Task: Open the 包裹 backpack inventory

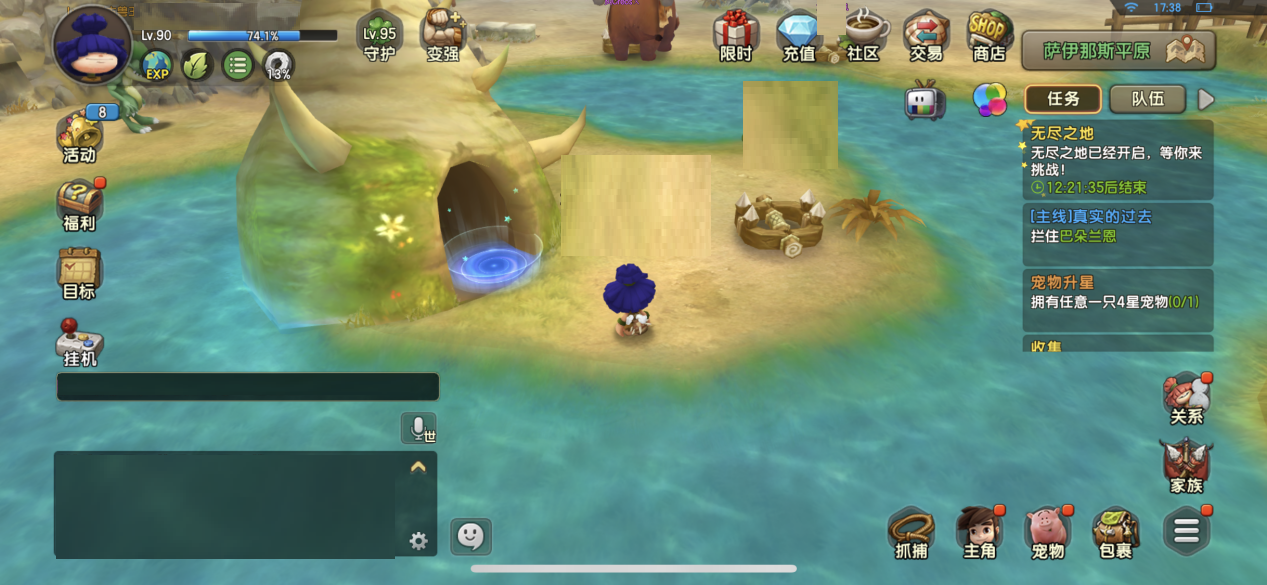Action: coord(1115,531)
